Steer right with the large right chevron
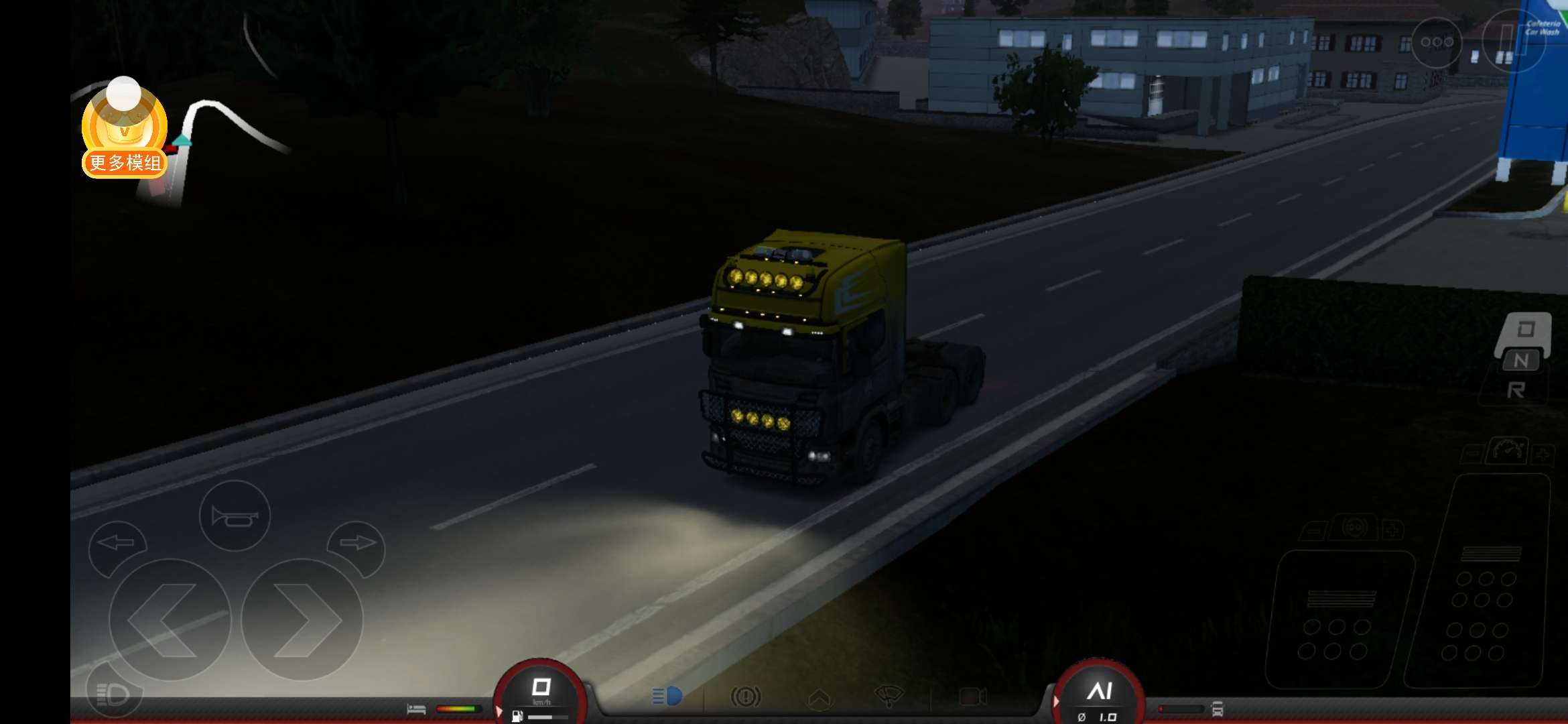The width and height of the screenshot is (1568, 724). (x=302, y=620)
